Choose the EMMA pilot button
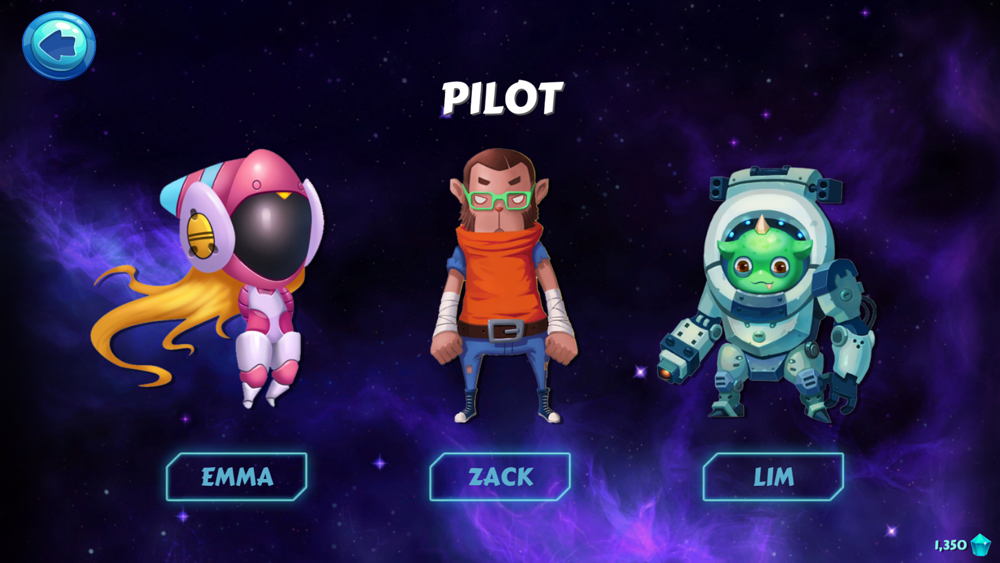Screen dimensions: 1000x563 point(237,477)
